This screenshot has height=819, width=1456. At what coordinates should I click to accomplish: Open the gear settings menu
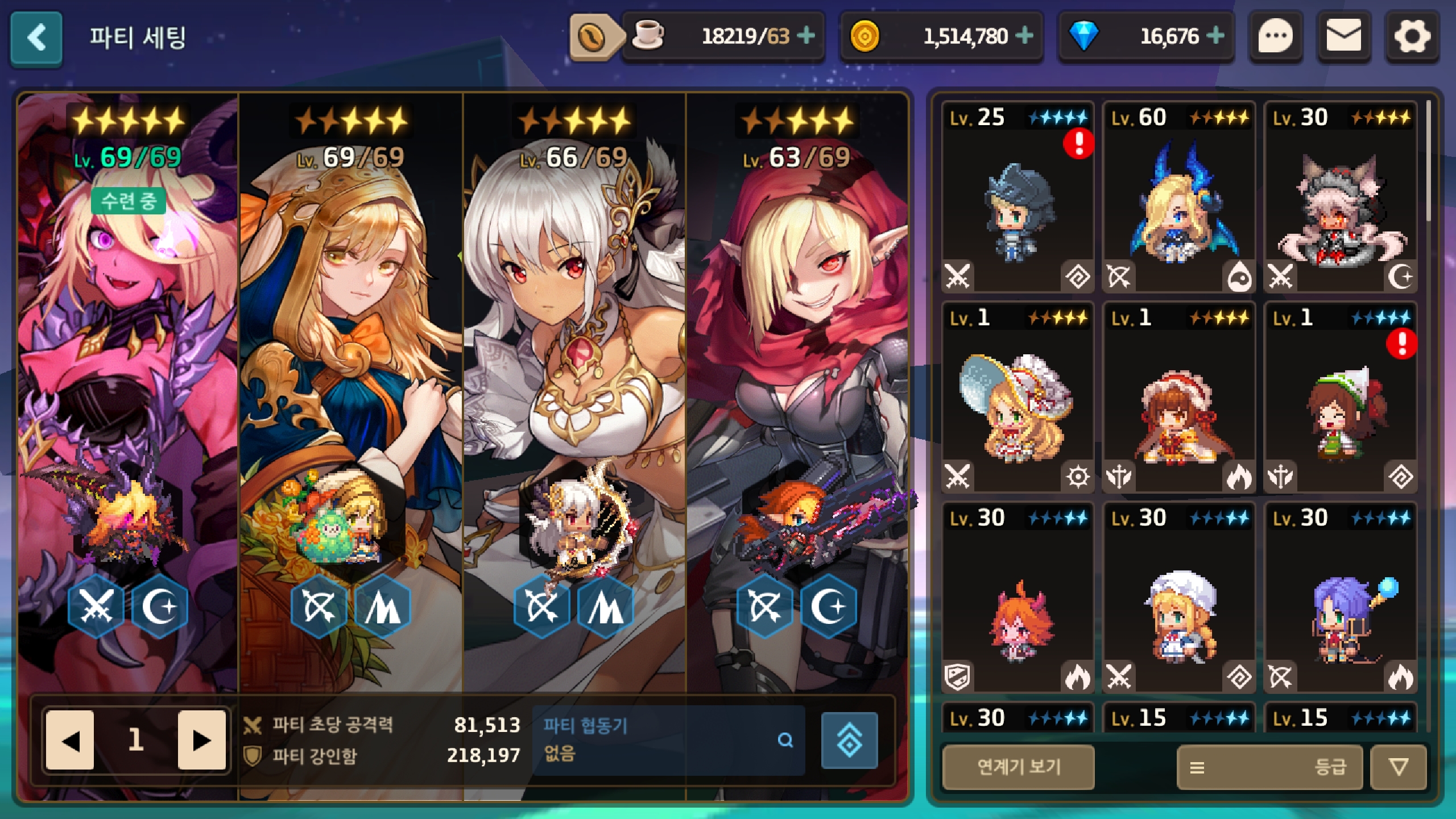pos(1412,38)
